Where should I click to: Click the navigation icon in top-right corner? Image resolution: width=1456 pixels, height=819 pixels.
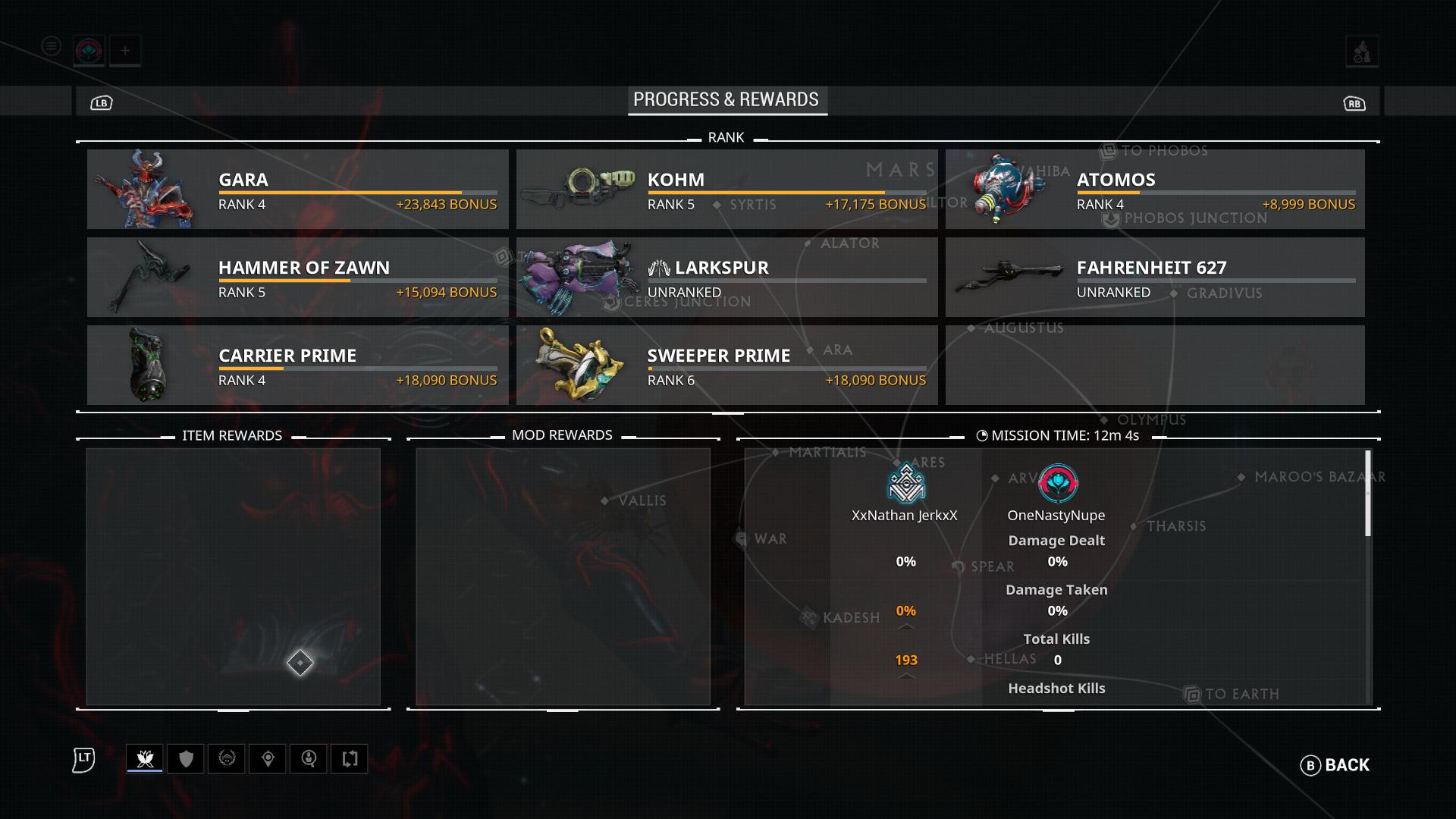click(1360, 51)
